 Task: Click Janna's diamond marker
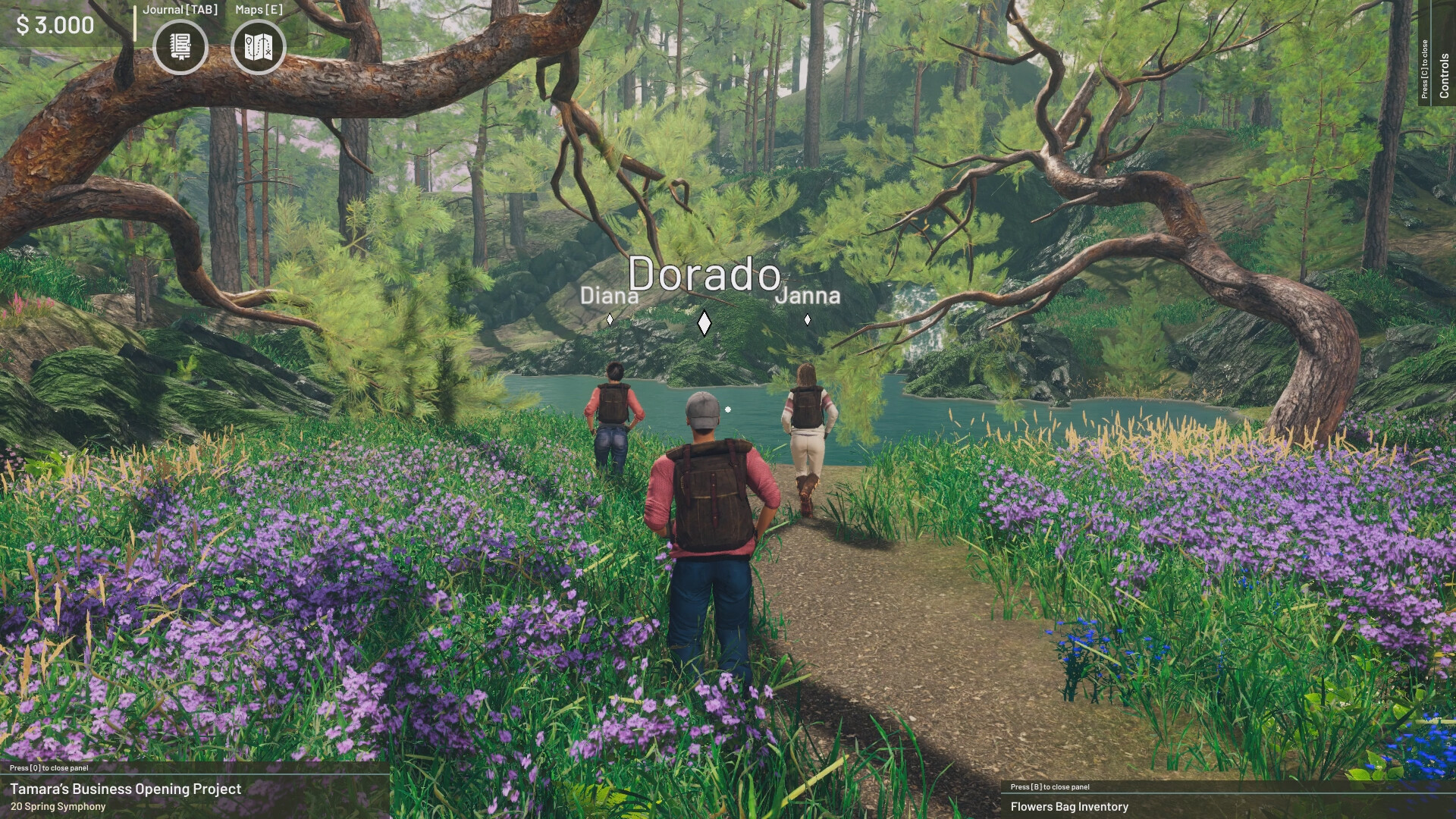[808, 320]
